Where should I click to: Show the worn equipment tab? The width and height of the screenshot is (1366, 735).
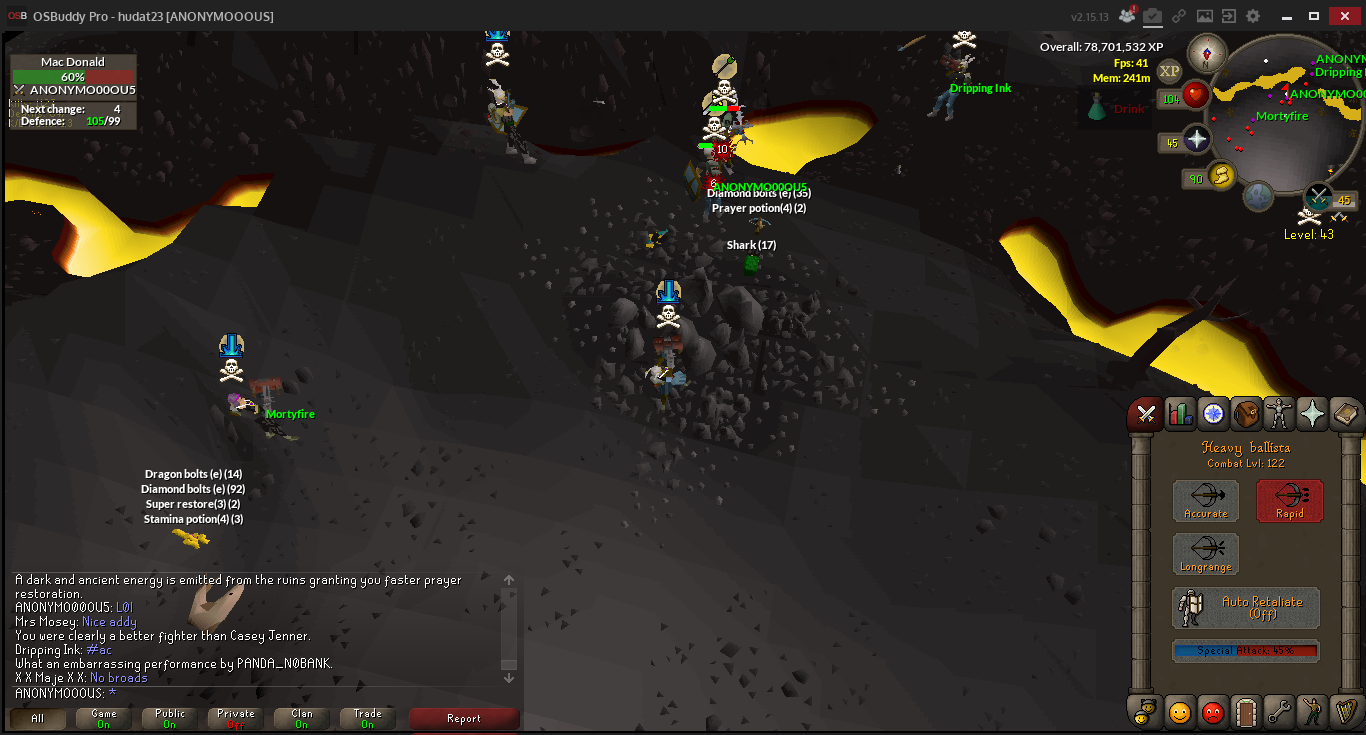click(x=1279, y=413)
